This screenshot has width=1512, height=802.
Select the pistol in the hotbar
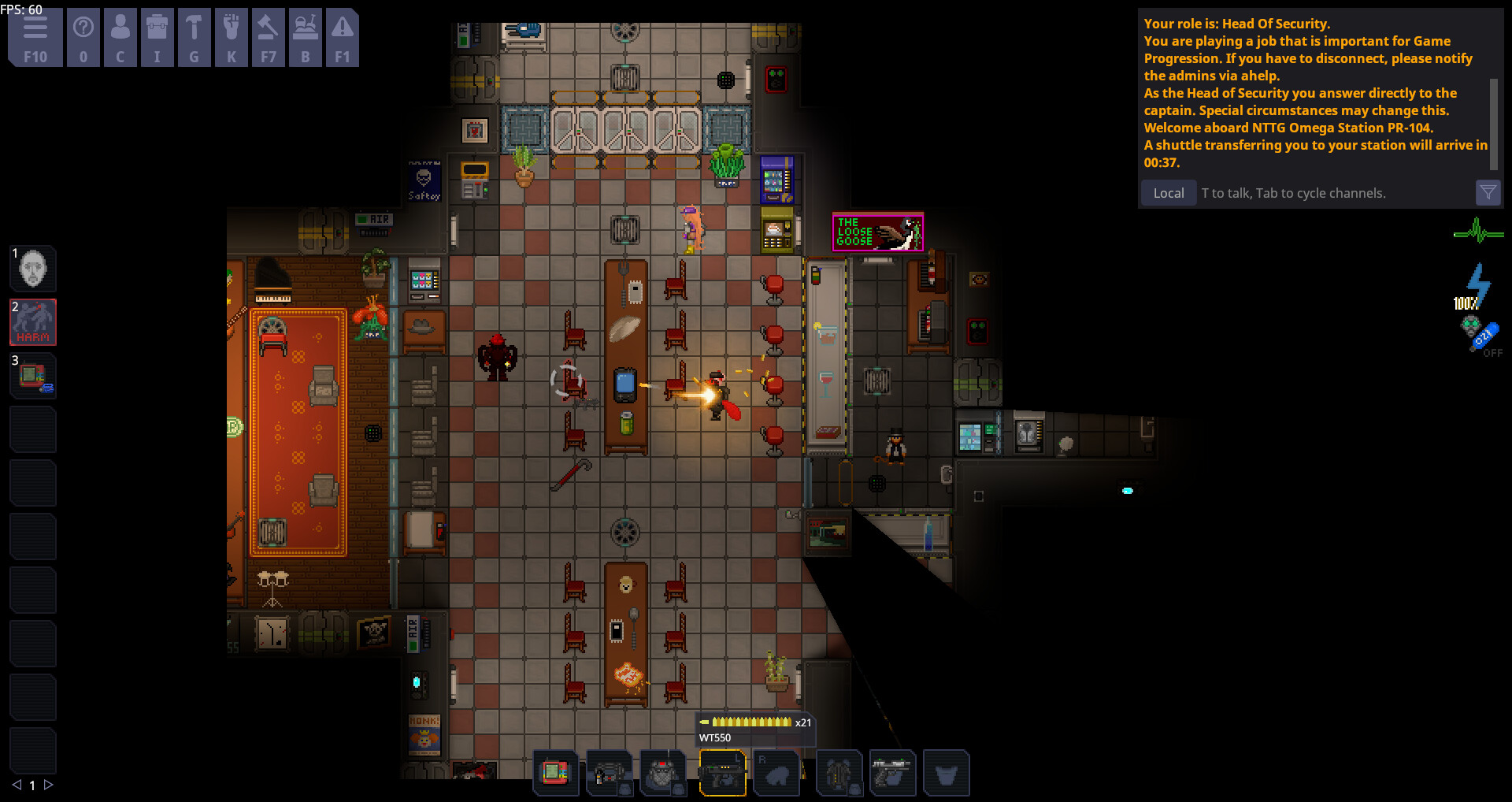[894, 773]
